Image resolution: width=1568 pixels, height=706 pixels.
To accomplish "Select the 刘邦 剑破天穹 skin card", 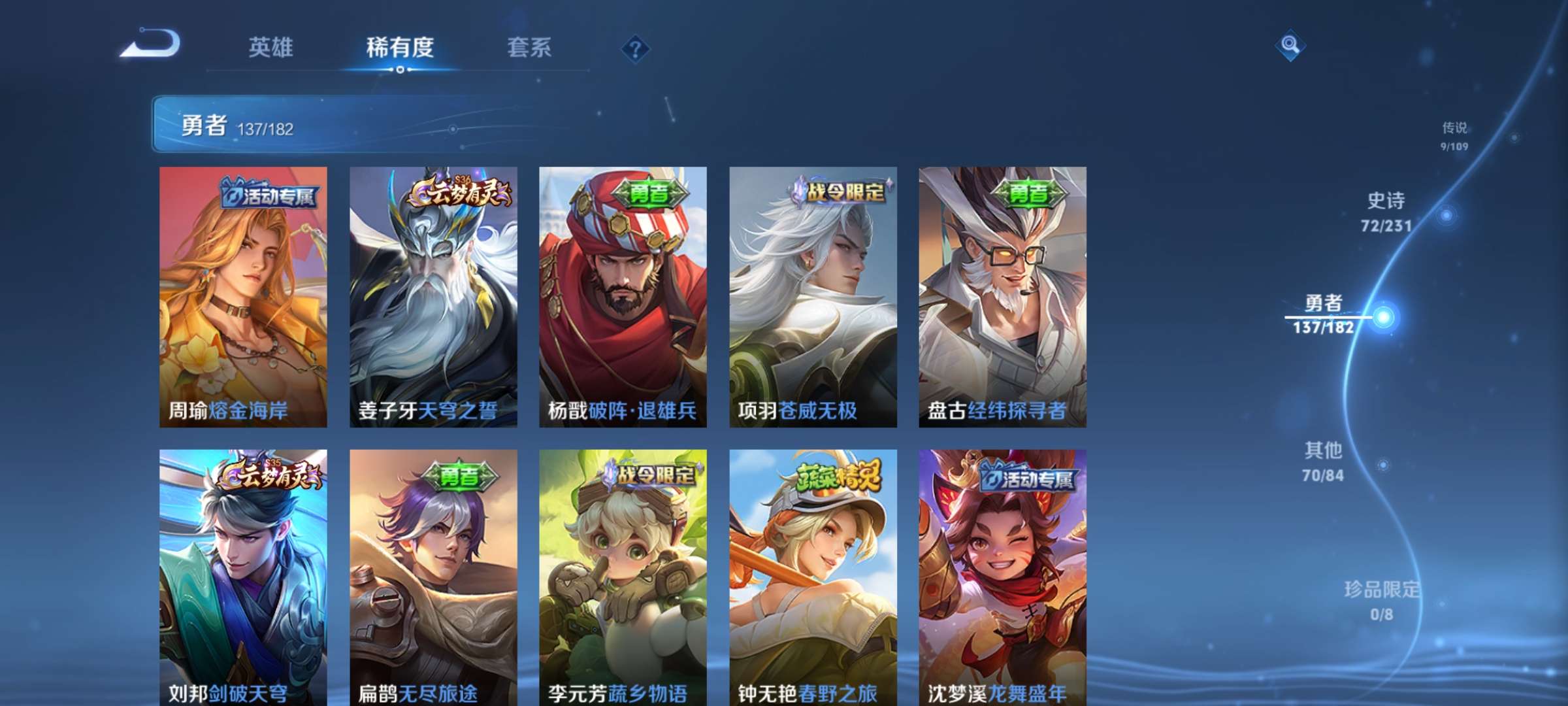I will (x=243, y=577).
